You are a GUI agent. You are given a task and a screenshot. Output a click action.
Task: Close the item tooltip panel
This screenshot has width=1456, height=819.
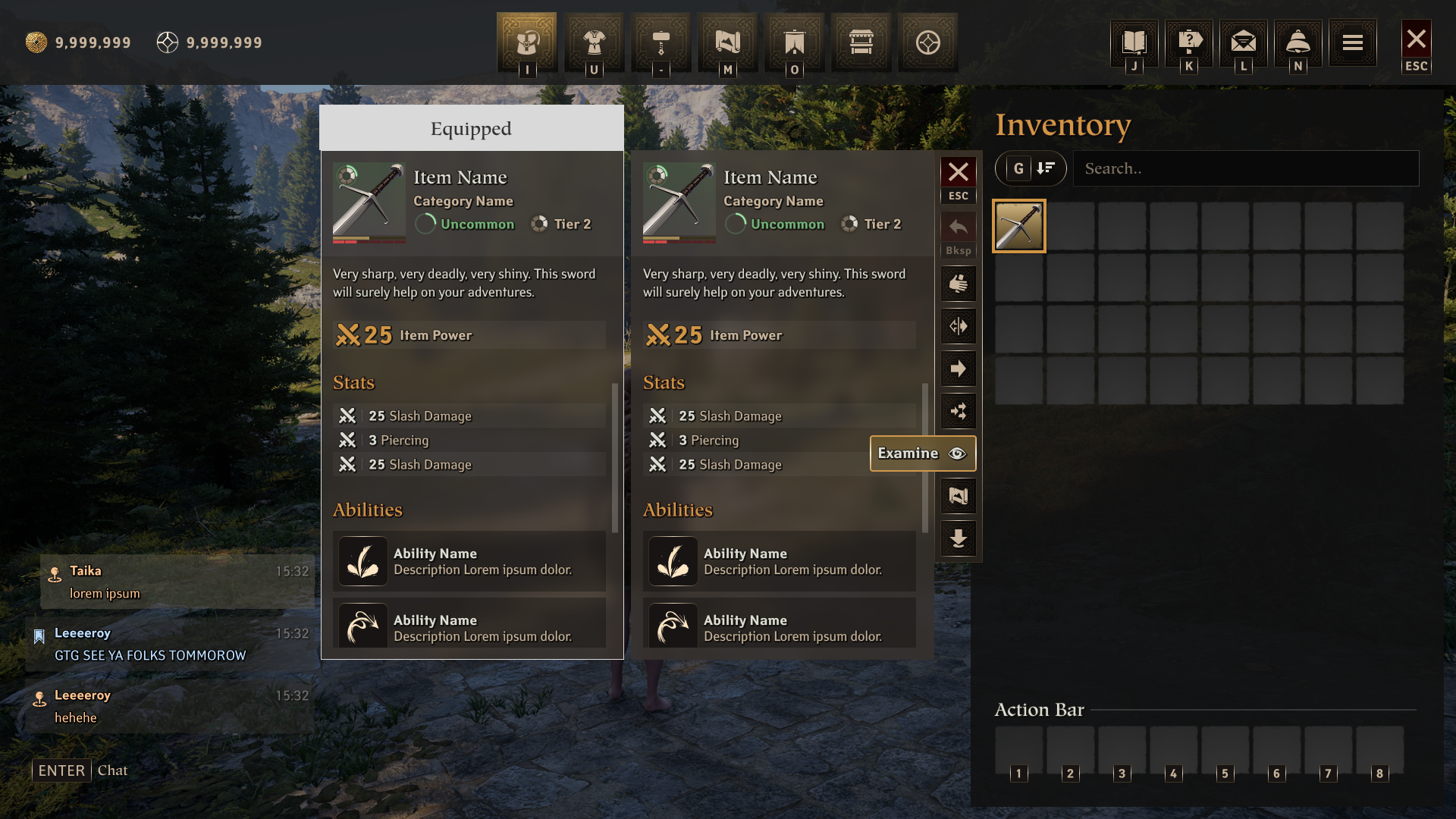coord(959,172)
